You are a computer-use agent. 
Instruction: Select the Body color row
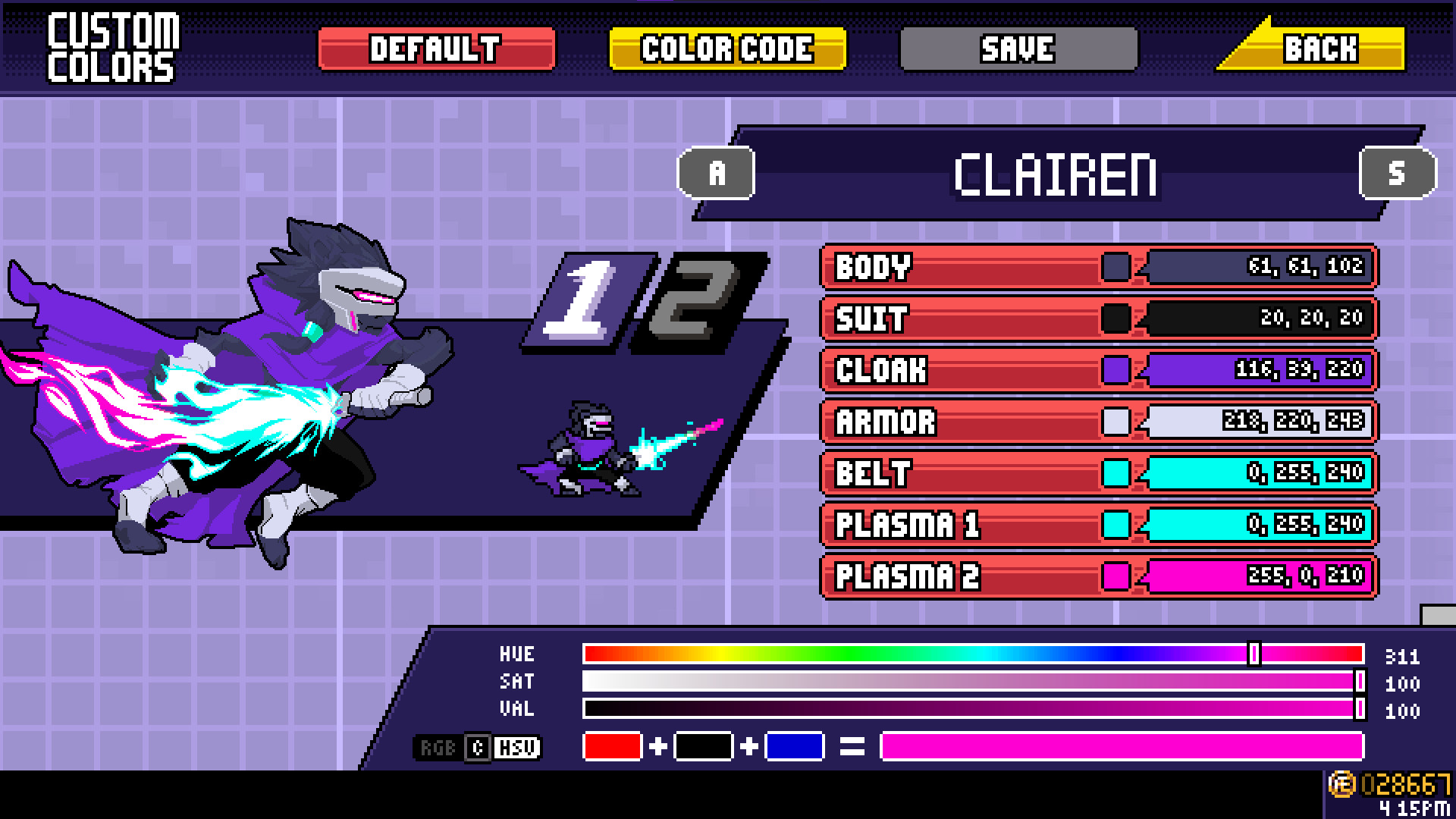point(948,268)
